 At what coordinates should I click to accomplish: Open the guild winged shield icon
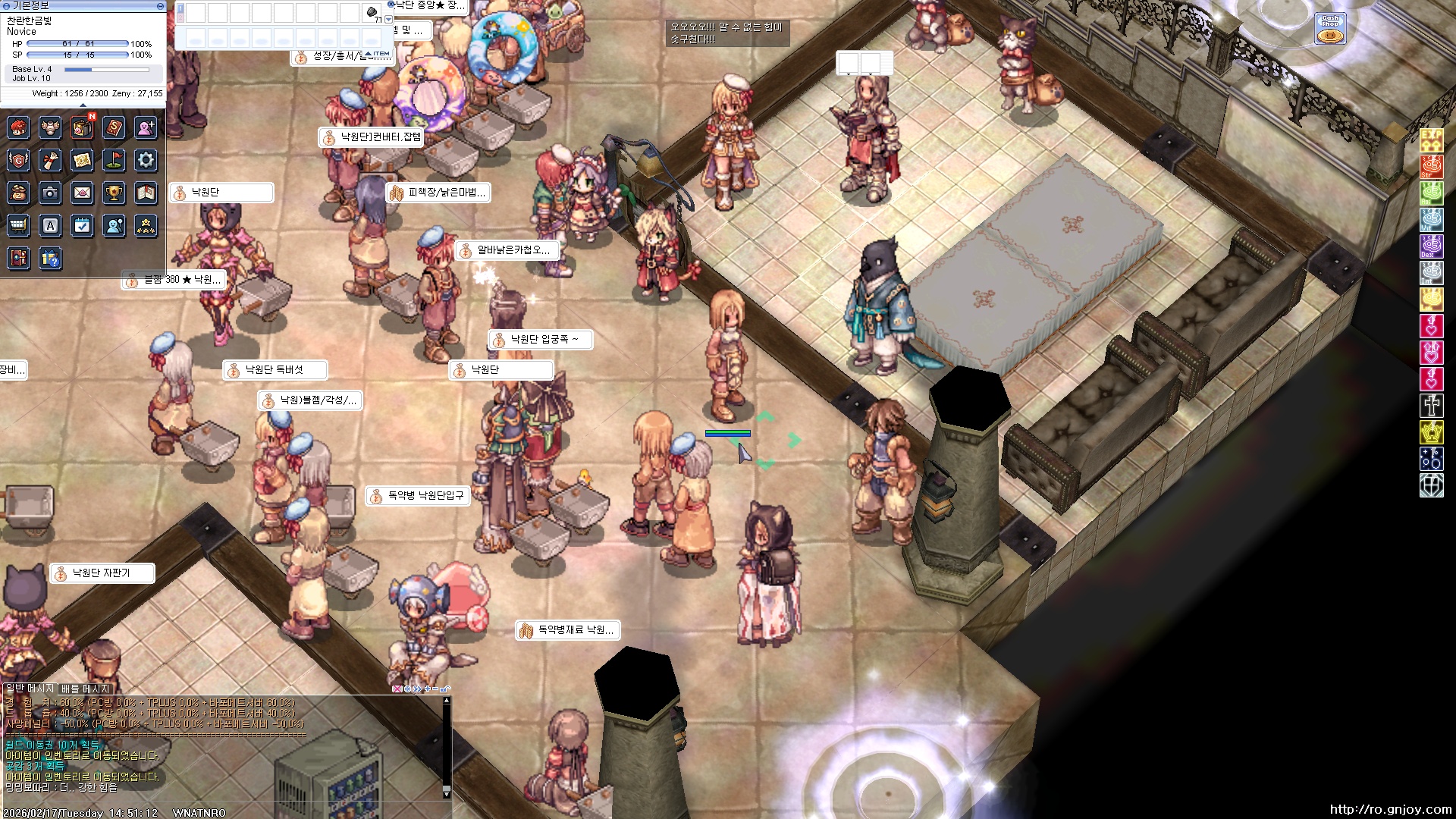(x=18, y=160)
